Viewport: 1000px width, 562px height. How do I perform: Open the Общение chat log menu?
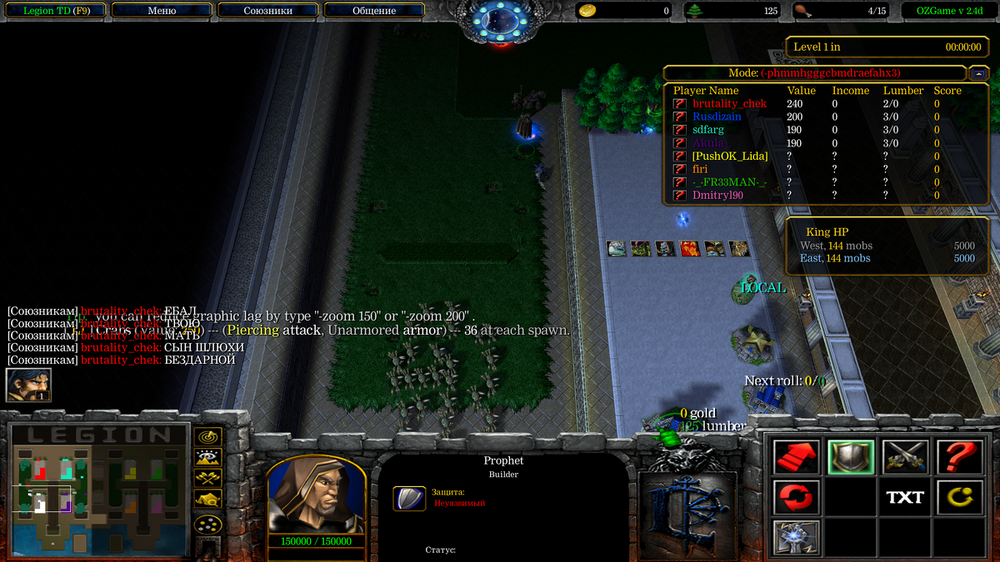tap(374, 11)
